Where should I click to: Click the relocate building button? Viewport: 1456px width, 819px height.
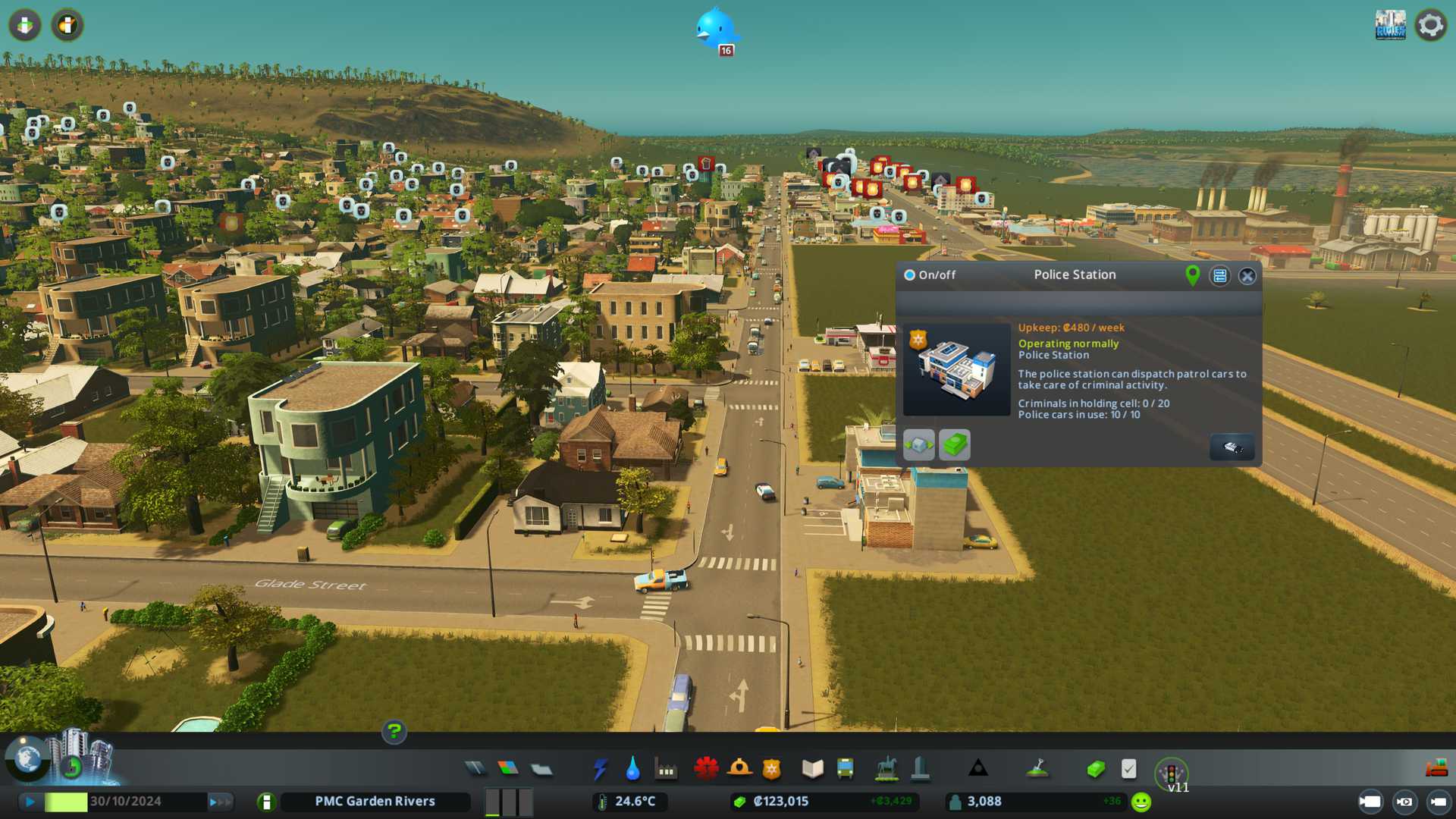[x=918, y=445]
